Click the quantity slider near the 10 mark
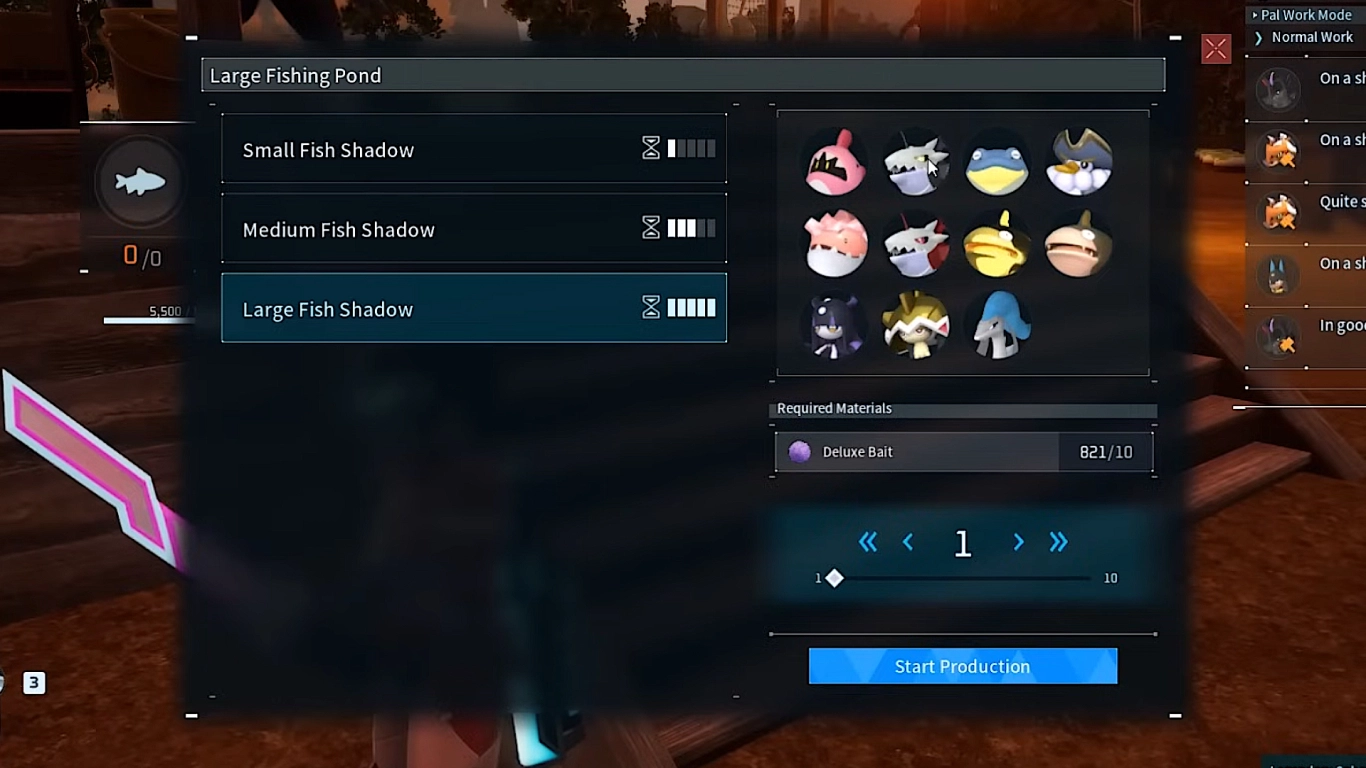This screenshot has width=1366, height=768. pyautogui.click(x=1085, y=578)
